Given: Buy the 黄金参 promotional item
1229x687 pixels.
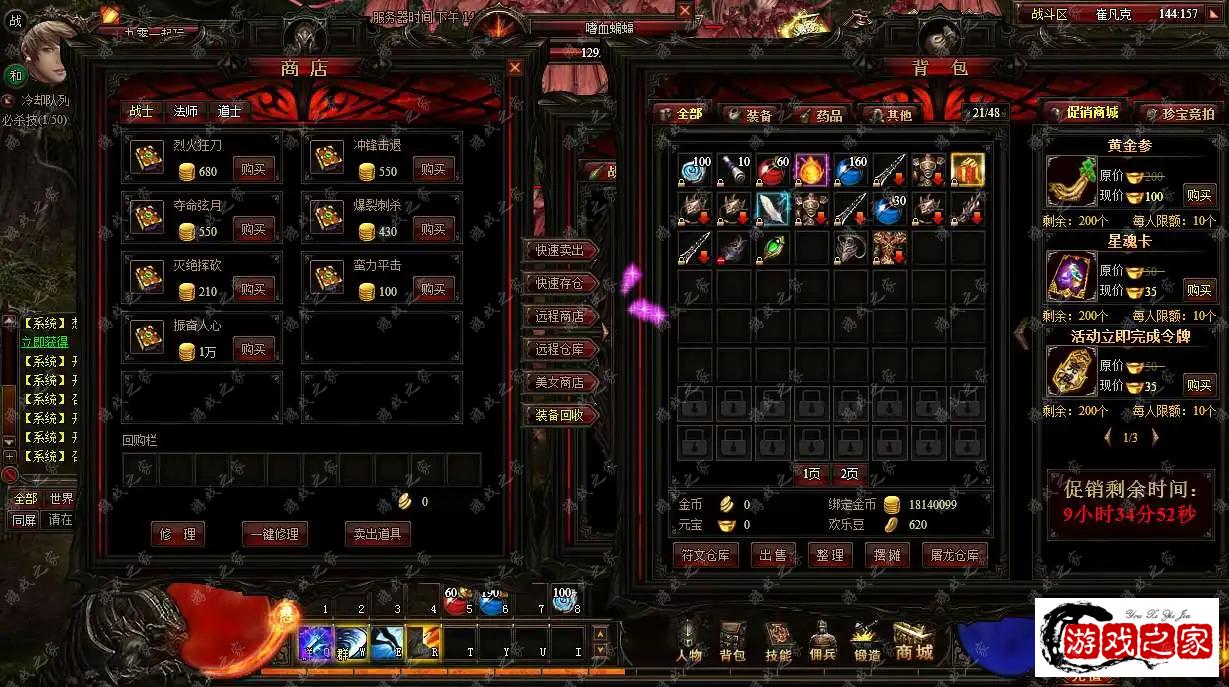Looking at the screenshot, I should 1199,194.
